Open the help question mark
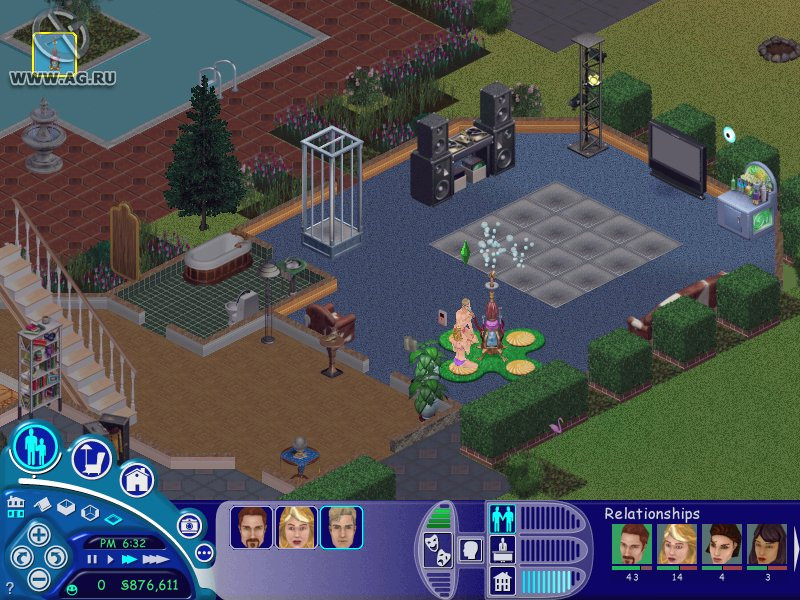 tap(9, 588)
